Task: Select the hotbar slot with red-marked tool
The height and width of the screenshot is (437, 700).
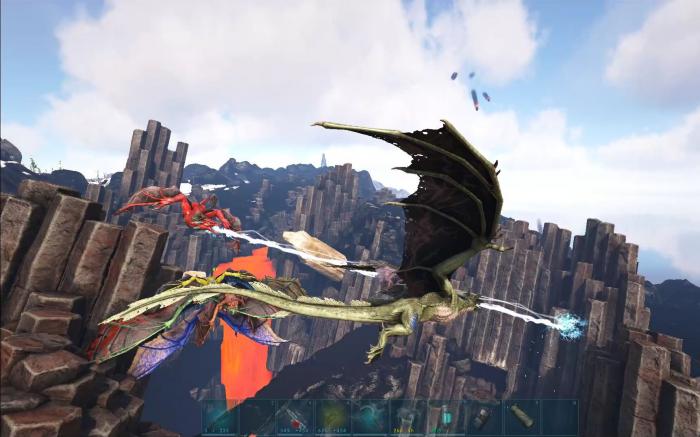Action: pyautogui.click(x=295, y=416)
